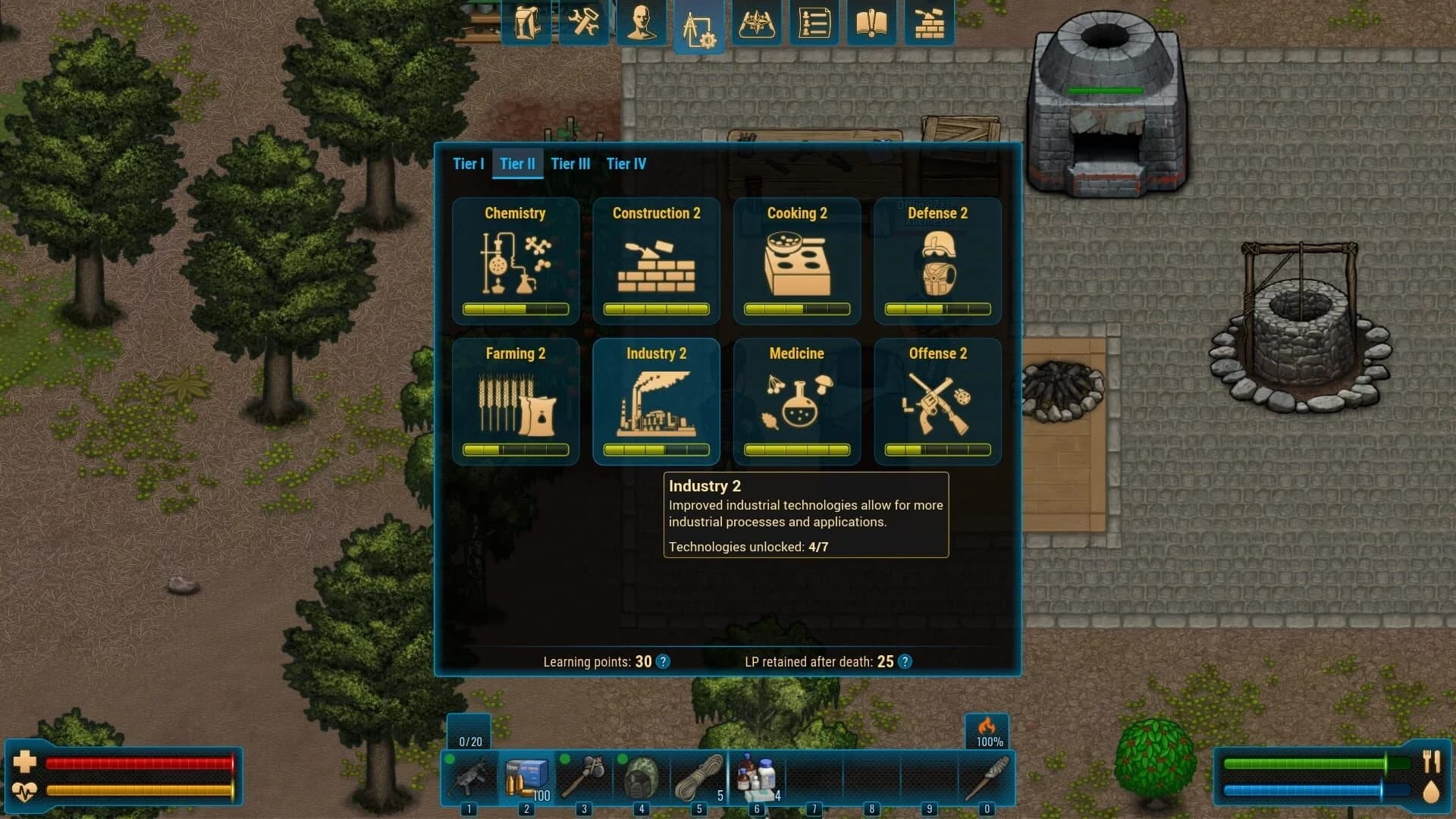Switch to the Tier III tab
This screenshot has width=1456, height=819.
coord(570,164)
